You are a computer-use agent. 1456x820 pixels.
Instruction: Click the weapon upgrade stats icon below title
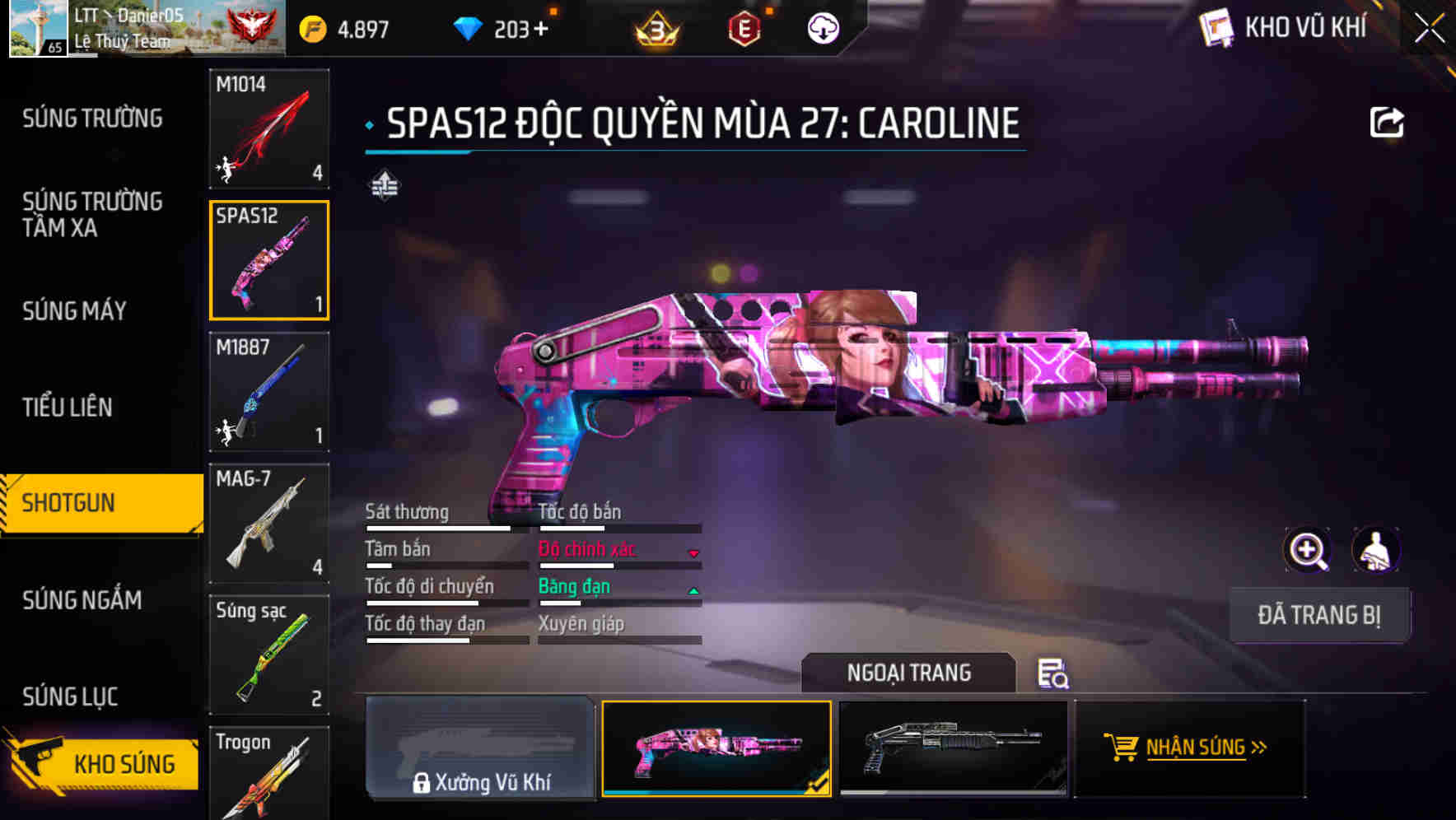(x=384, y=186)
